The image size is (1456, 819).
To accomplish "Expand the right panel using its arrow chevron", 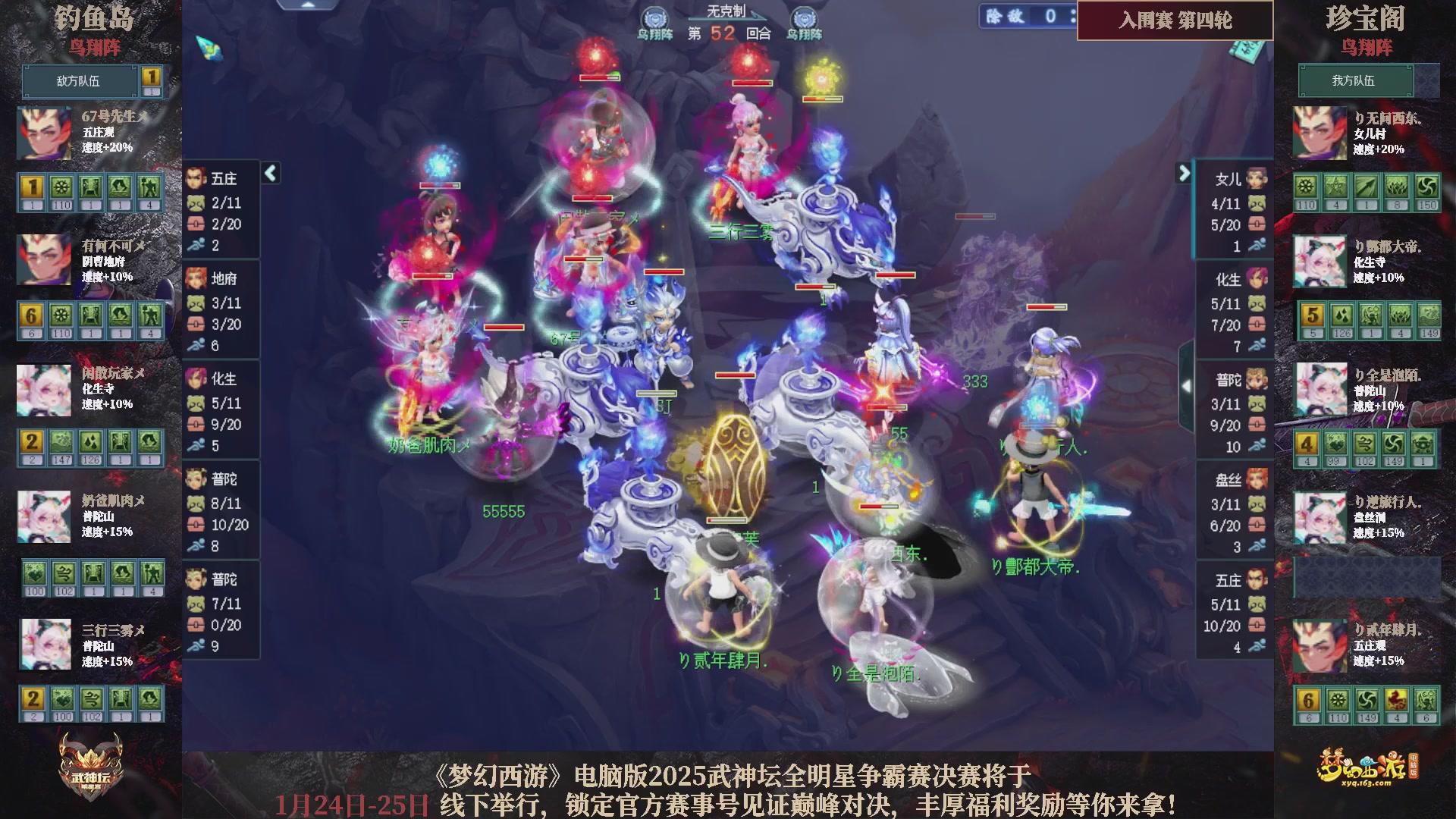I will click(x=1185, y=174).
